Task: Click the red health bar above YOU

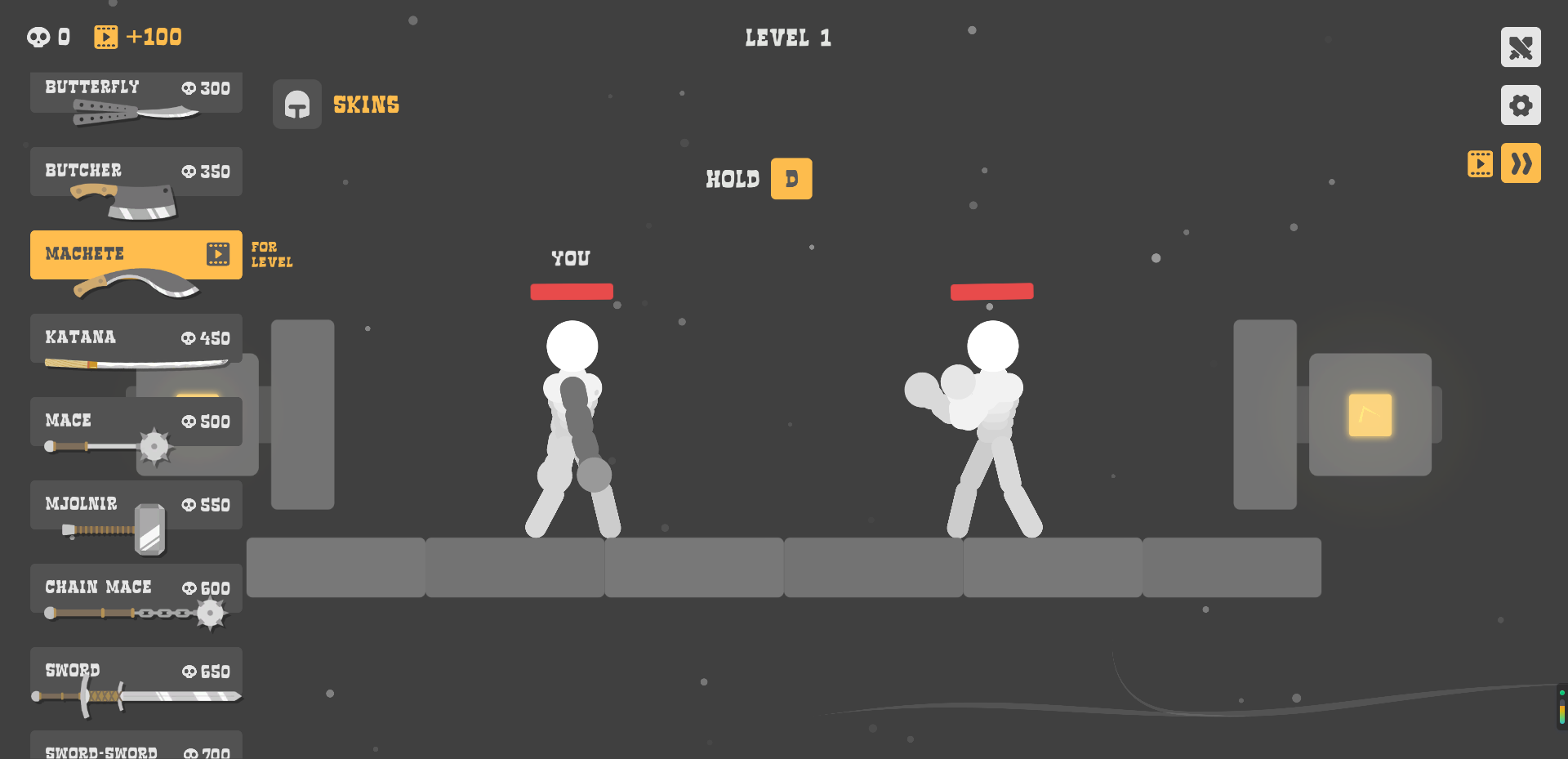Action: point(571,291)
